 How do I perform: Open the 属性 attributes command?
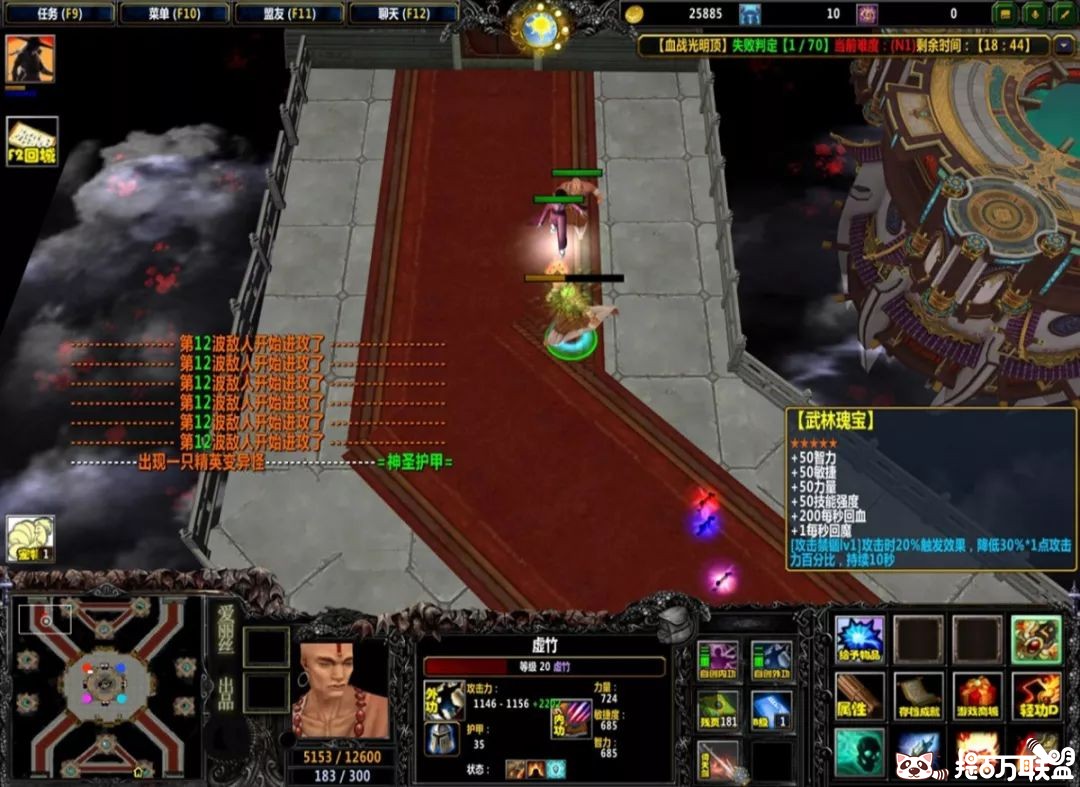click(x=860, y=696)
